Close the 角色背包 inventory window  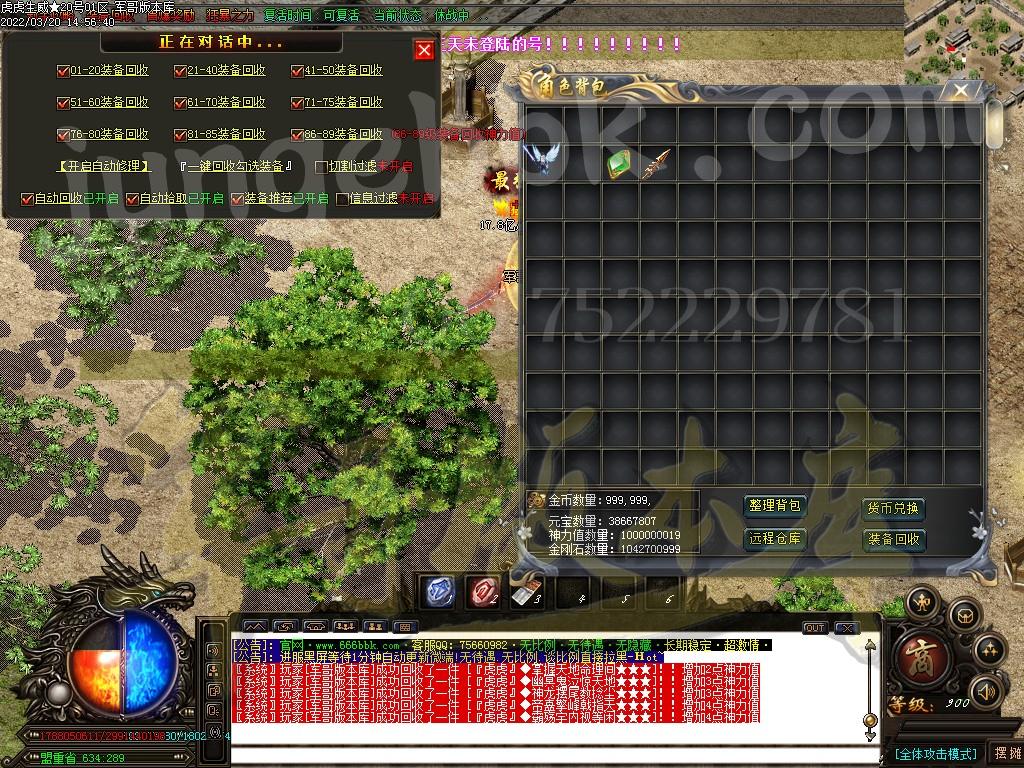[960, 91]
